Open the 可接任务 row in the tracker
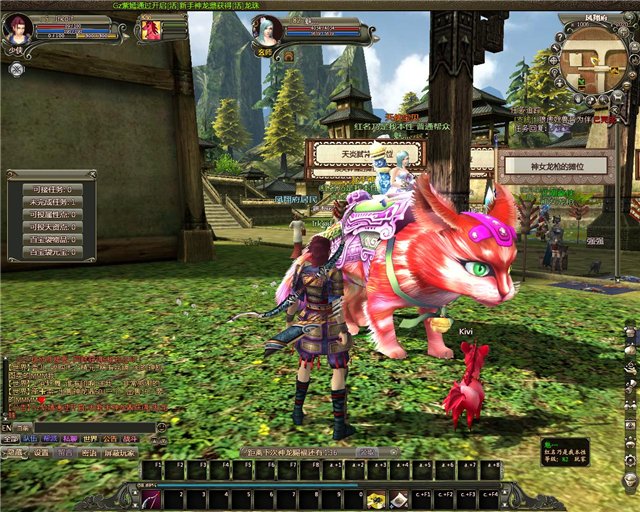The image size is (640, 512). point(51,188)
